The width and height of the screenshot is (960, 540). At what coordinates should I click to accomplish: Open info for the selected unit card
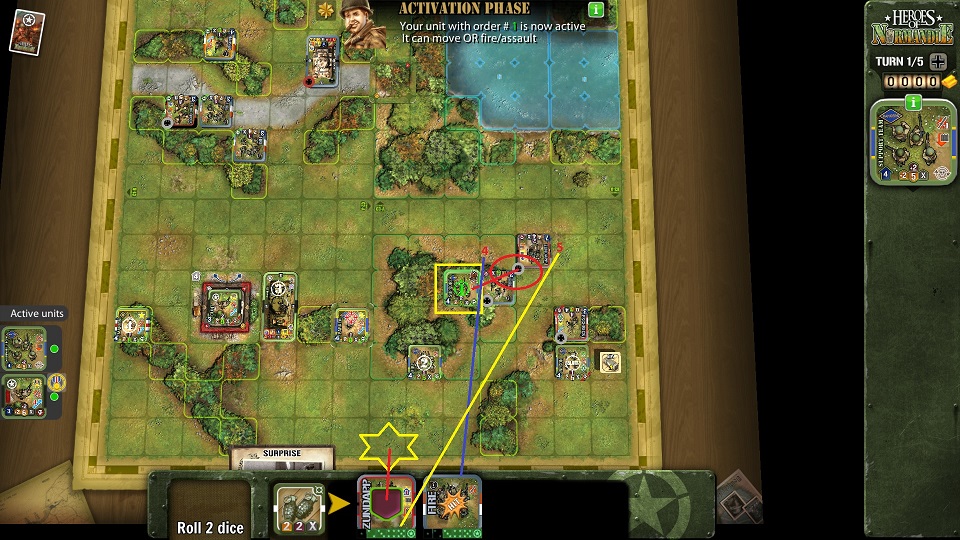(912, 102)
